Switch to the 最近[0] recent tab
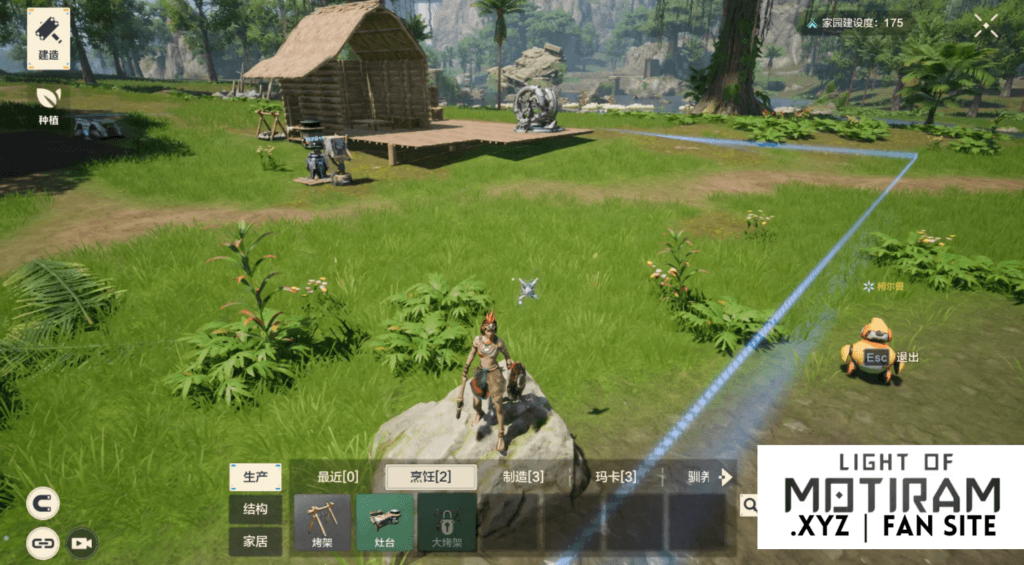 coord(338,477)
